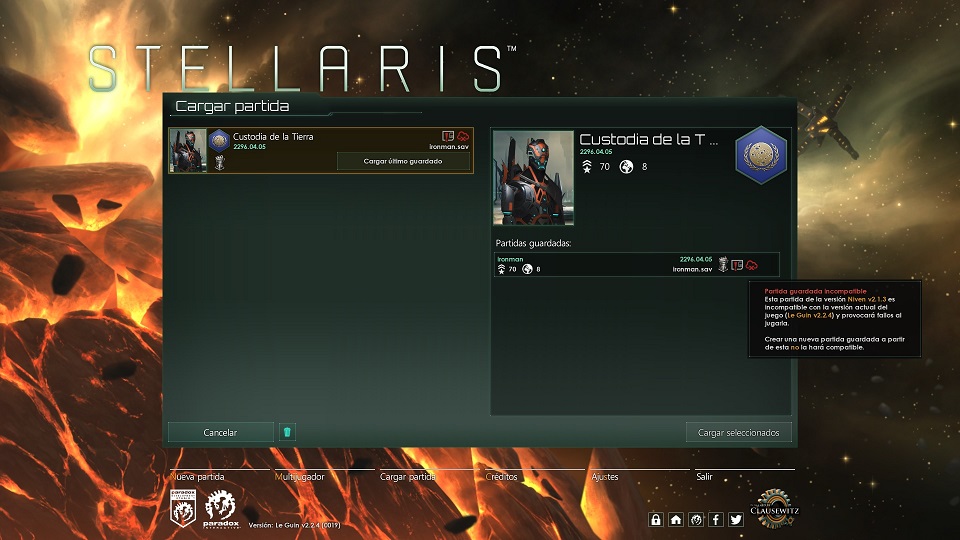The width and height of the screenshot is (960, 540).
Task: Open the Paradox forum icon link
Action: pyautogui.click(x=696, y=519)
